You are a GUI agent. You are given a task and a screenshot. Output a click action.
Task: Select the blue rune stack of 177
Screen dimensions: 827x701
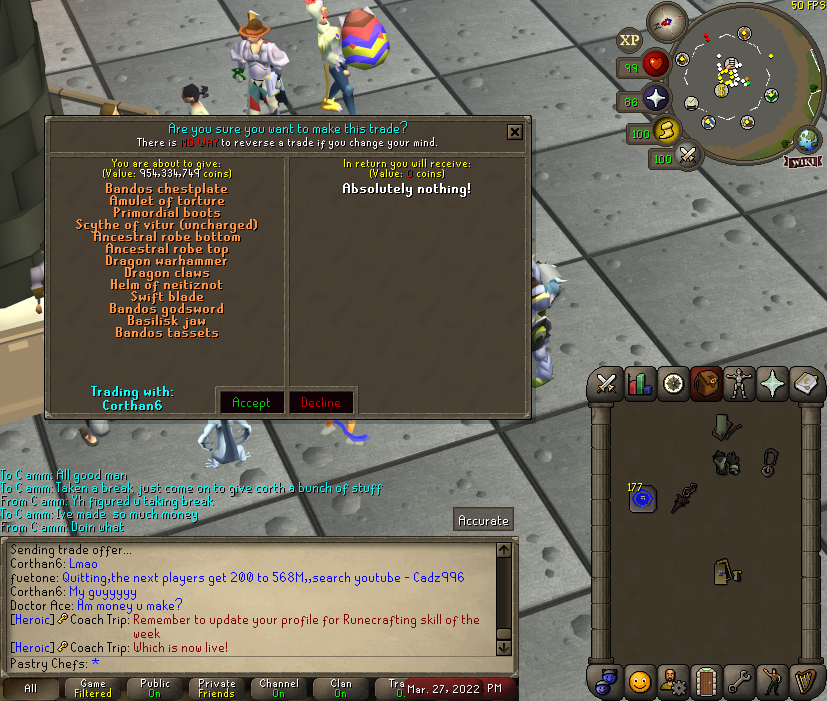click(x=641, y=497)
